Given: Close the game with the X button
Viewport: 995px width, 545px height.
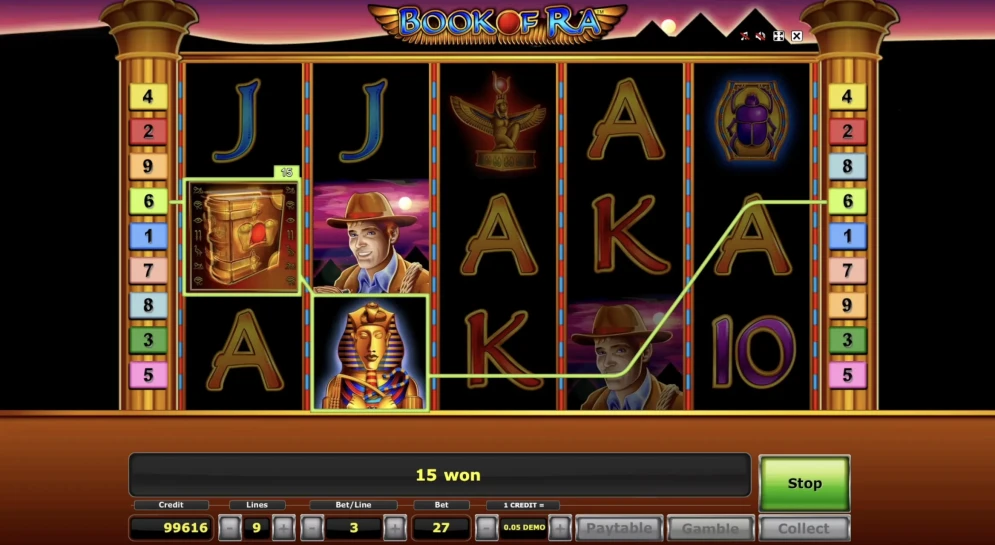Looking at the screenshot, I should point(797,36).
